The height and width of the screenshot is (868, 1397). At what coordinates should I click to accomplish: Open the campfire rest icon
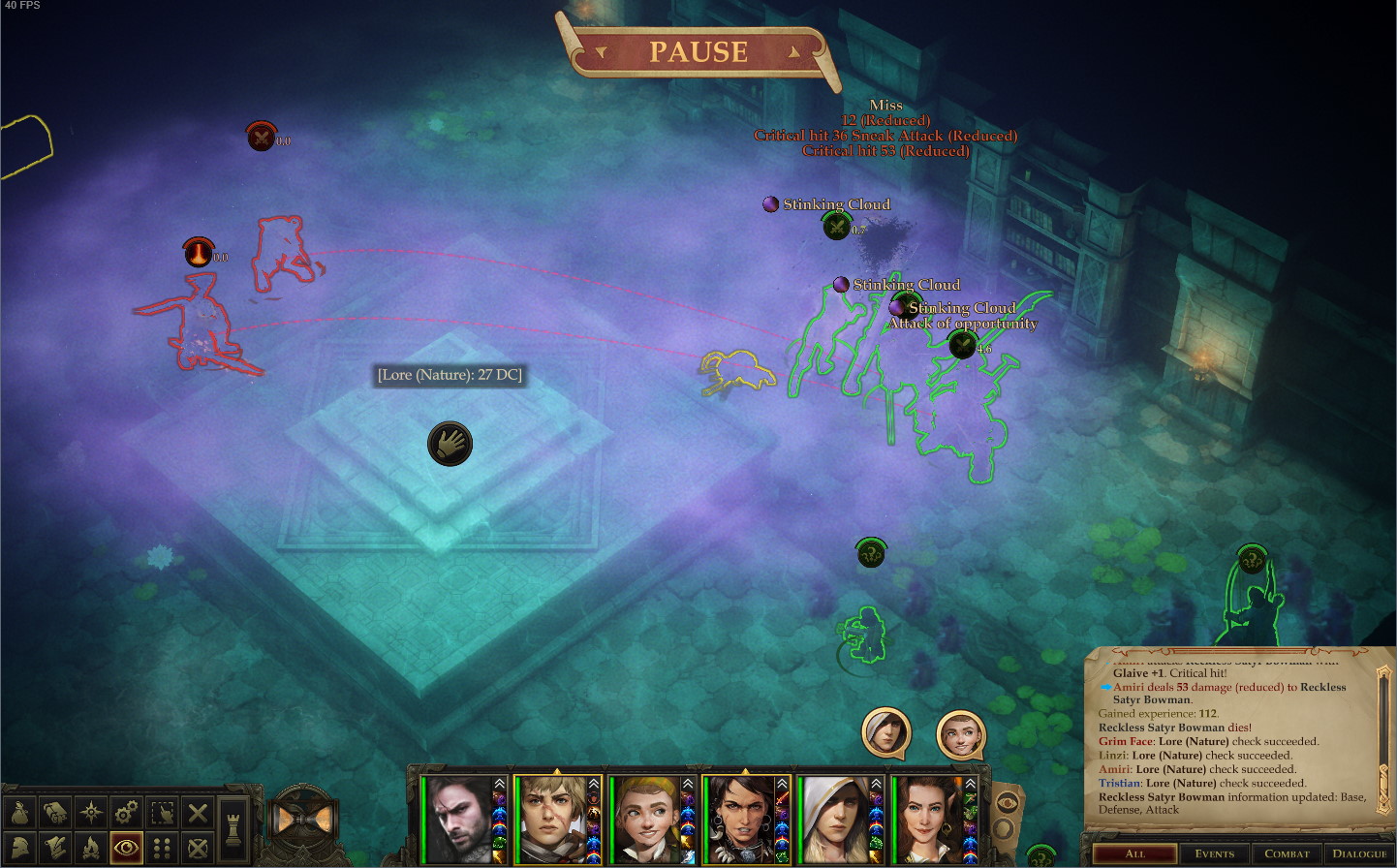point(90,849)
